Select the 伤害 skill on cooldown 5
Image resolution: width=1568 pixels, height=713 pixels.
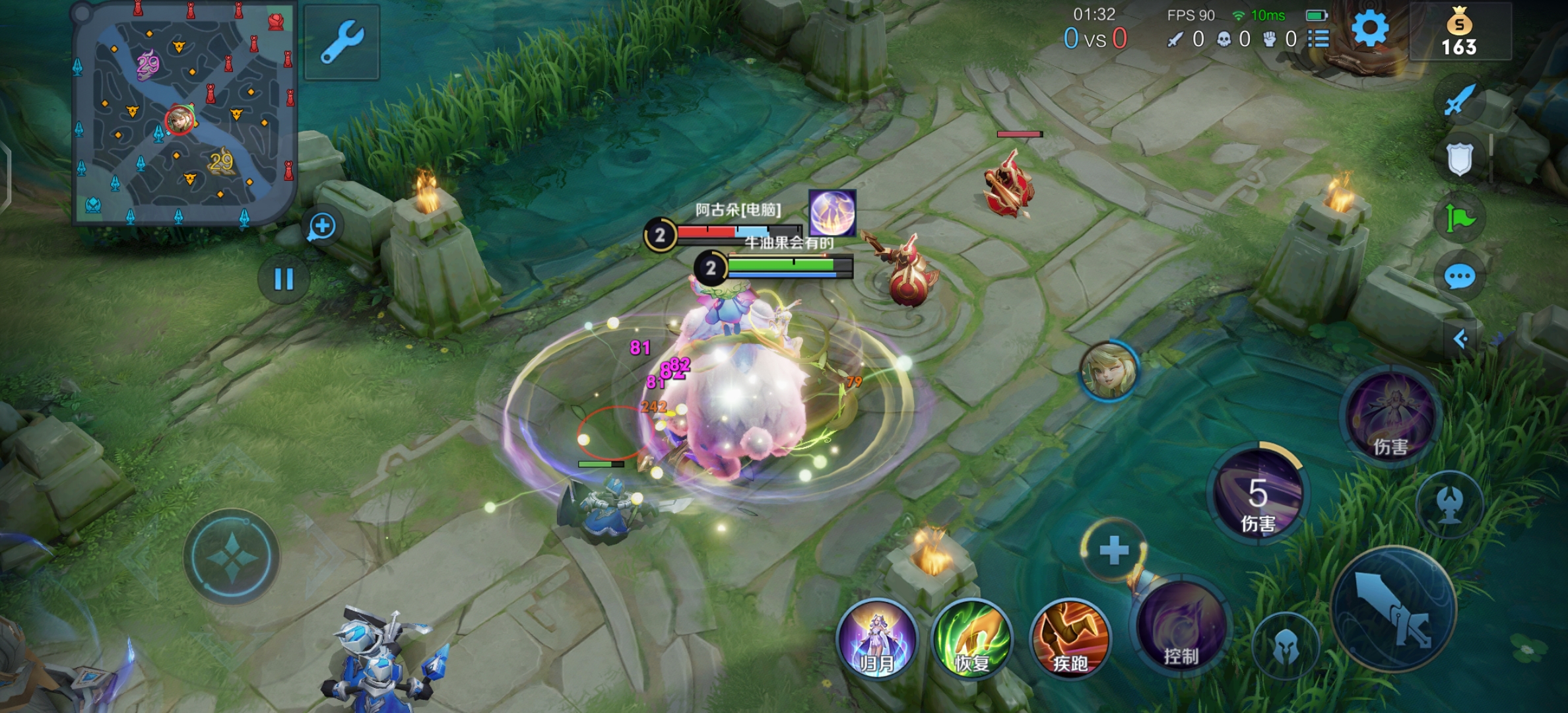pos(1258,494)
